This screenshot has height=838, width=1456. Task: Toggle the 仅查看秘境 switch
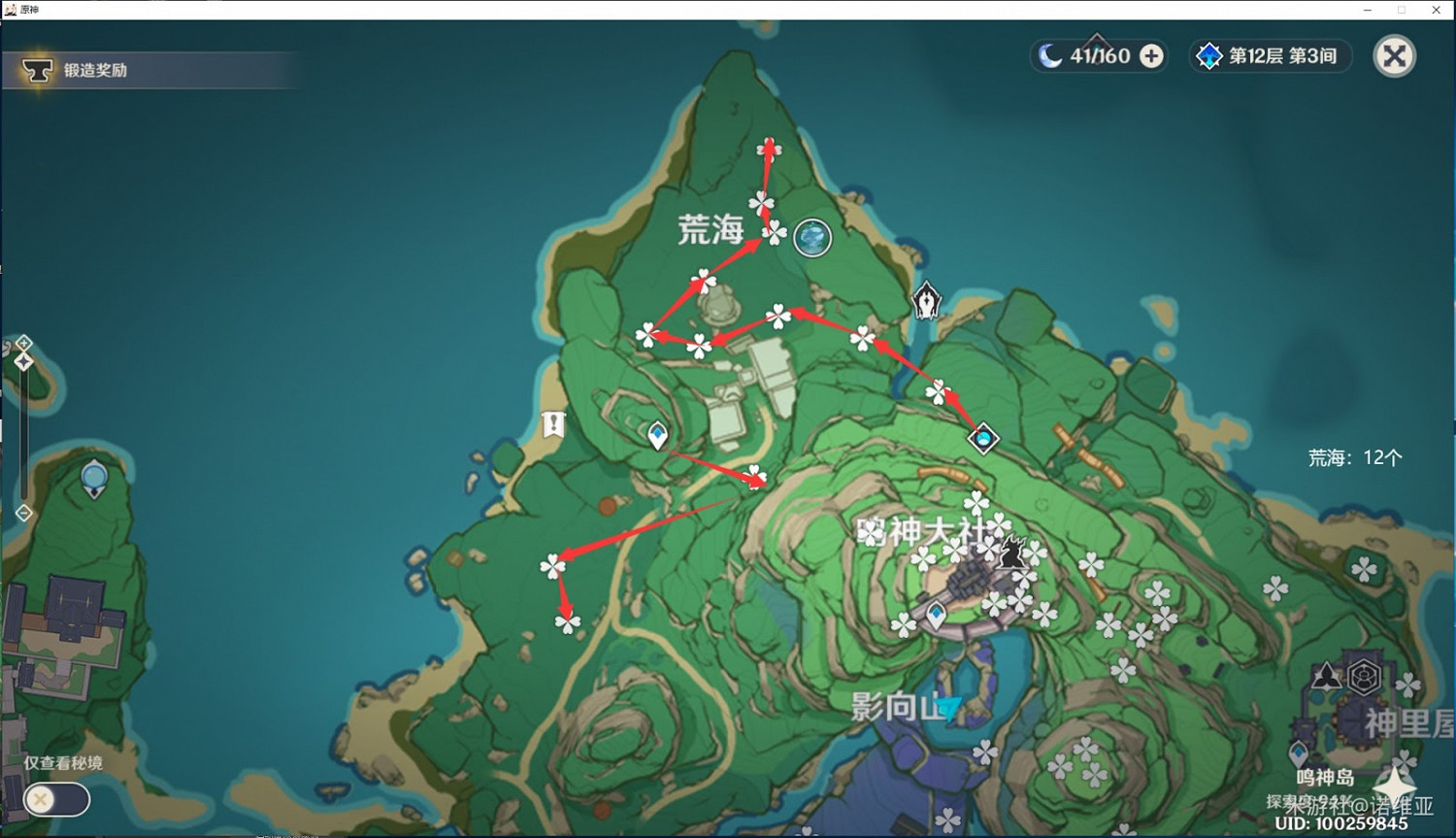point(58,799)
